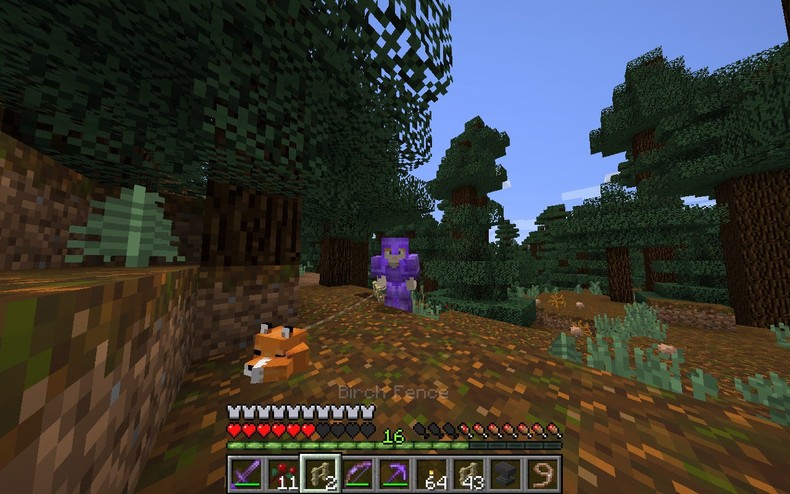Switch to the enchanted pickaxe slot
Image resolution: width=790 pixels, height=494 pixels.
395,472
